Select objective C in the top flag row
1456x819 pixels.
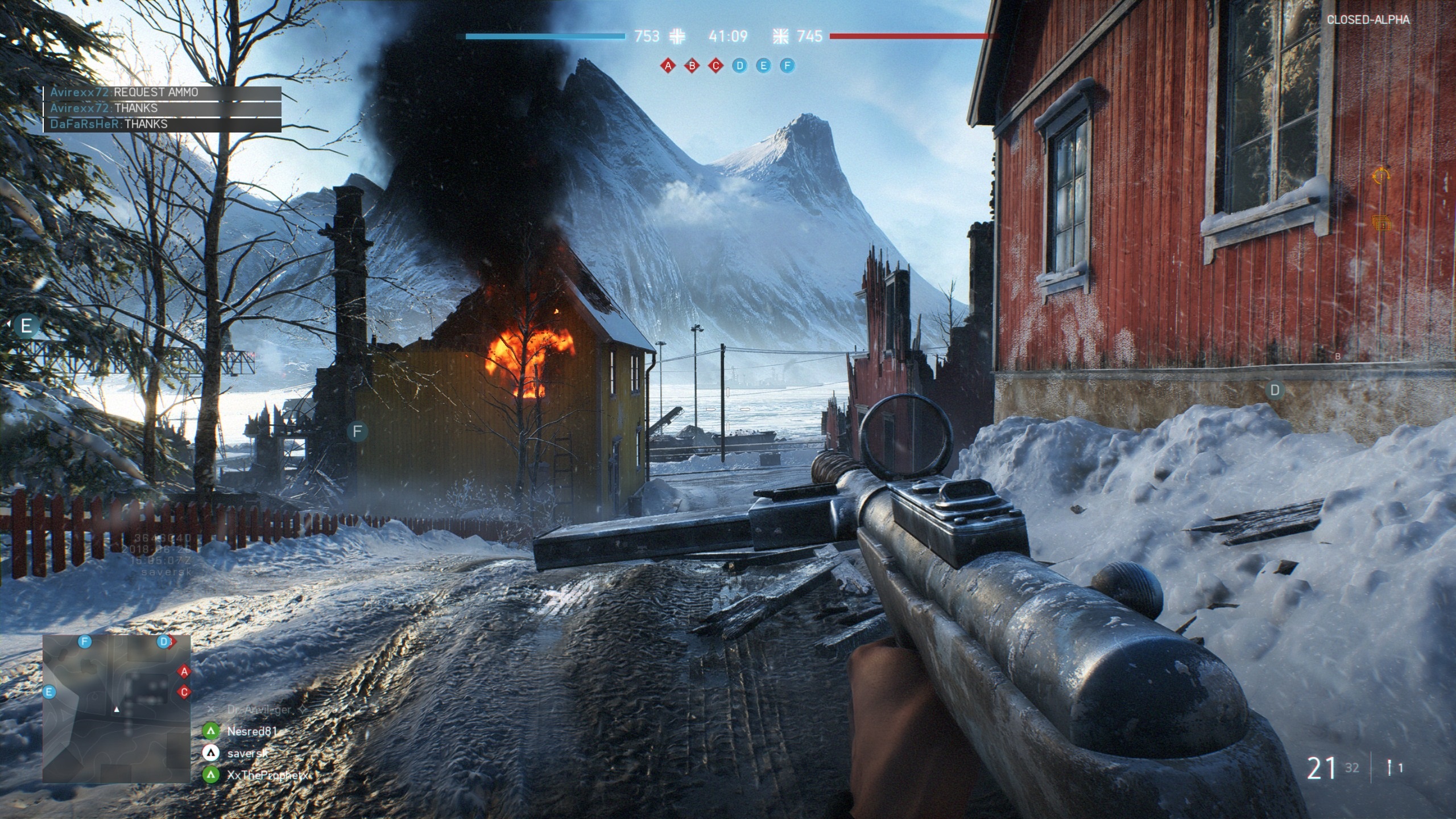coord(715,66)
